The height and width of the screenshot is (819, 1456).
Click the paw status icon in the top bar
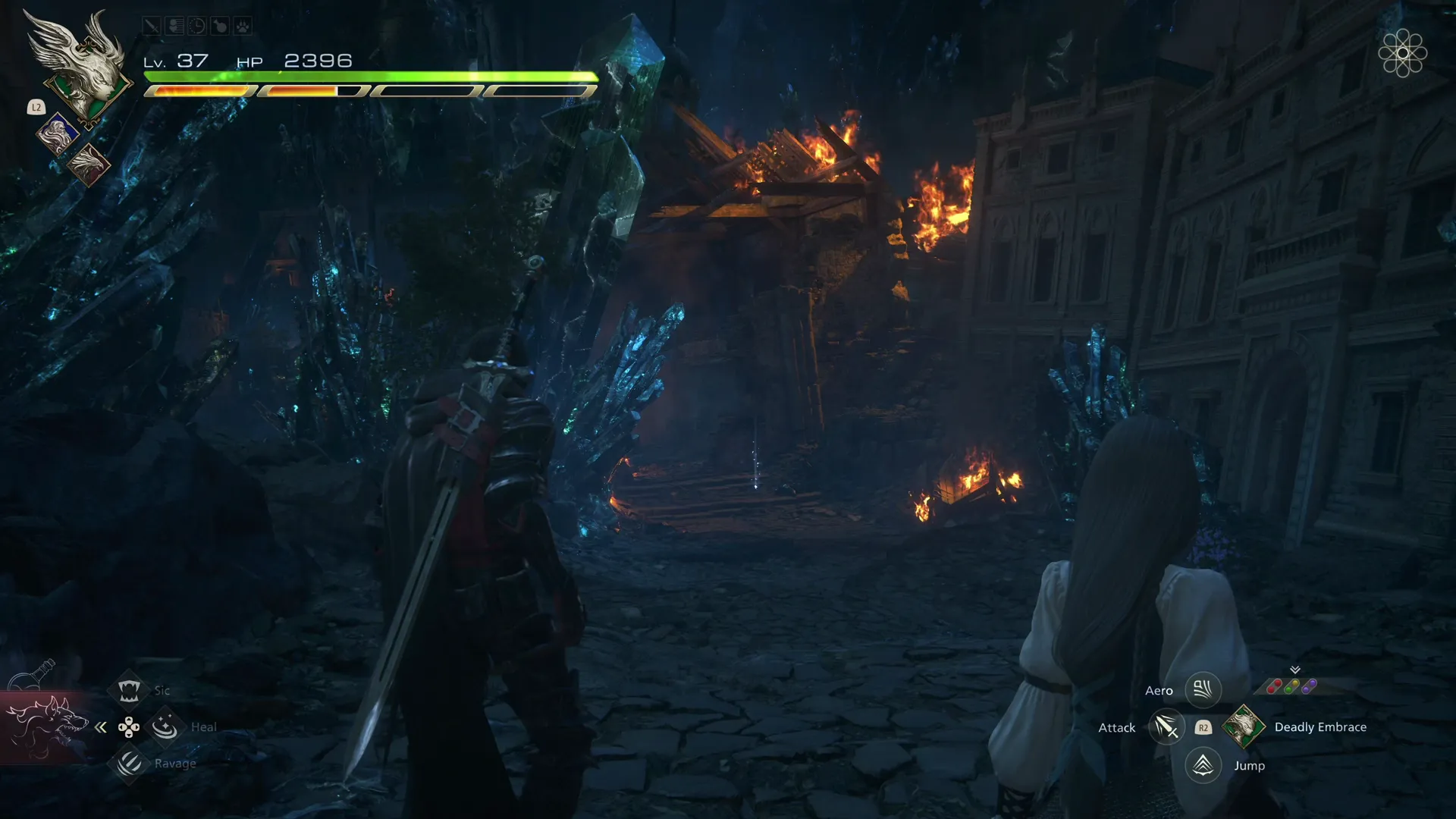click(243, 25)
